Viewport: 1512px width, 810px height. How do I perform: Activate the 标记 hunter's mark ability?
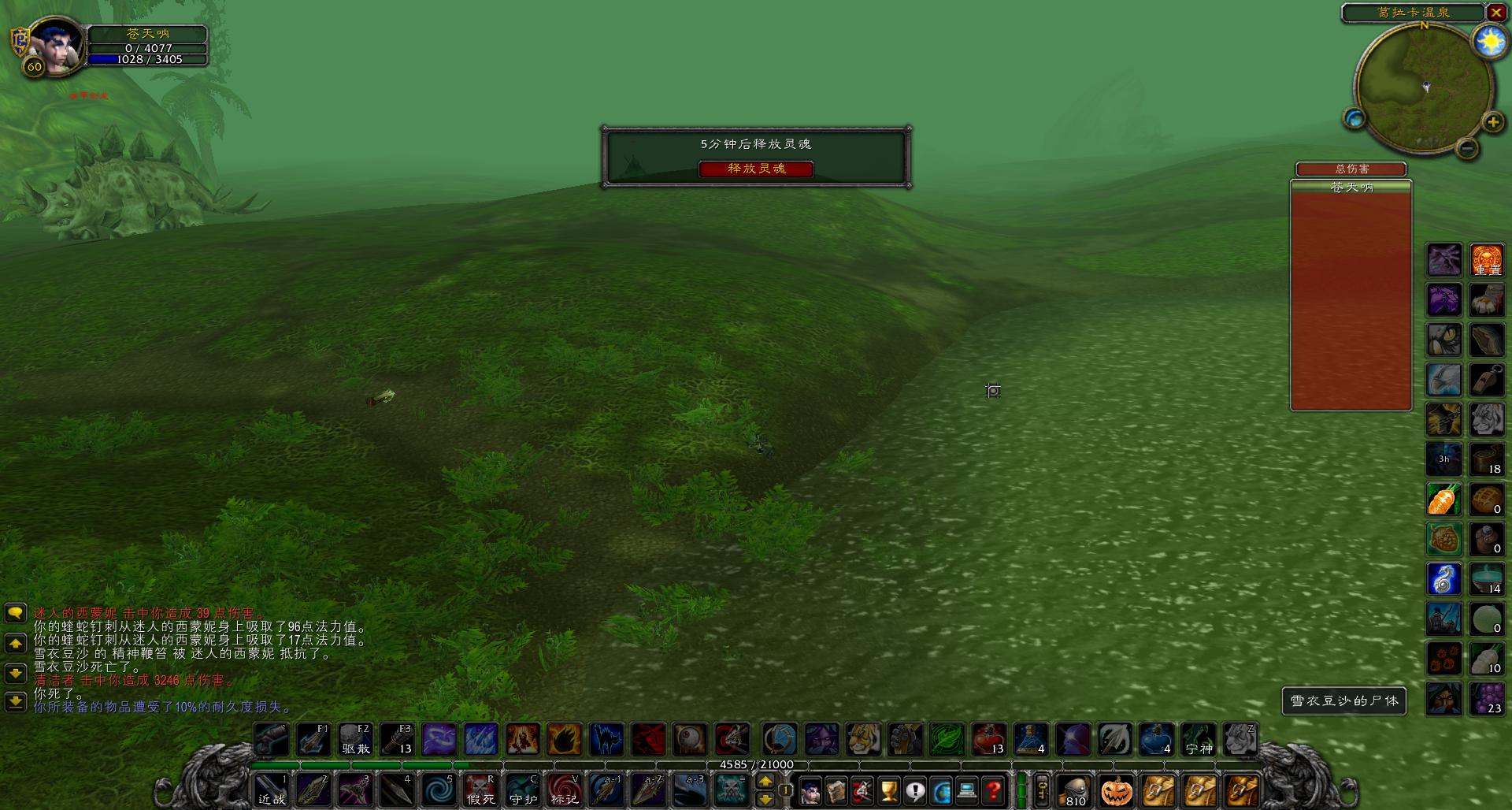[567, 791]
